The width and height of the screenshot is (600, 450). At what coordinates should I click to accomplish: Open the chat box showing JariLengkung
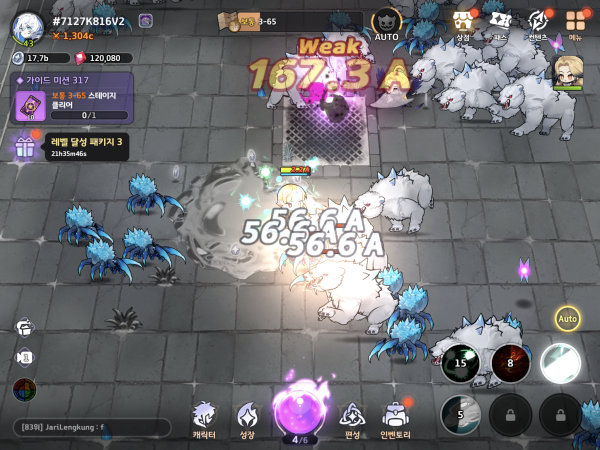pyautogui.click(x=90, y=427)
